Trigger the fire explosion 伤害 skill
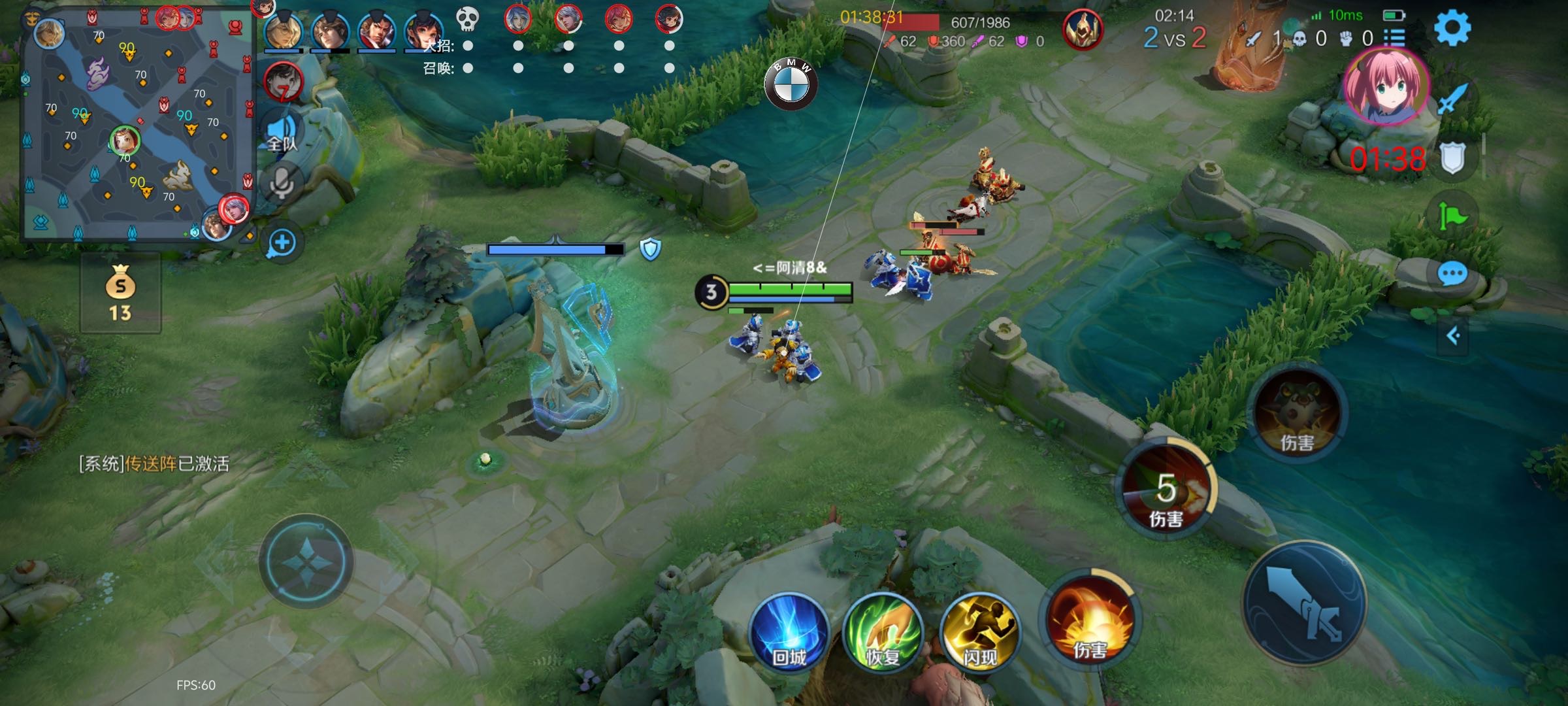This screenshot has width=1568, height=706. pos(1090,621)
